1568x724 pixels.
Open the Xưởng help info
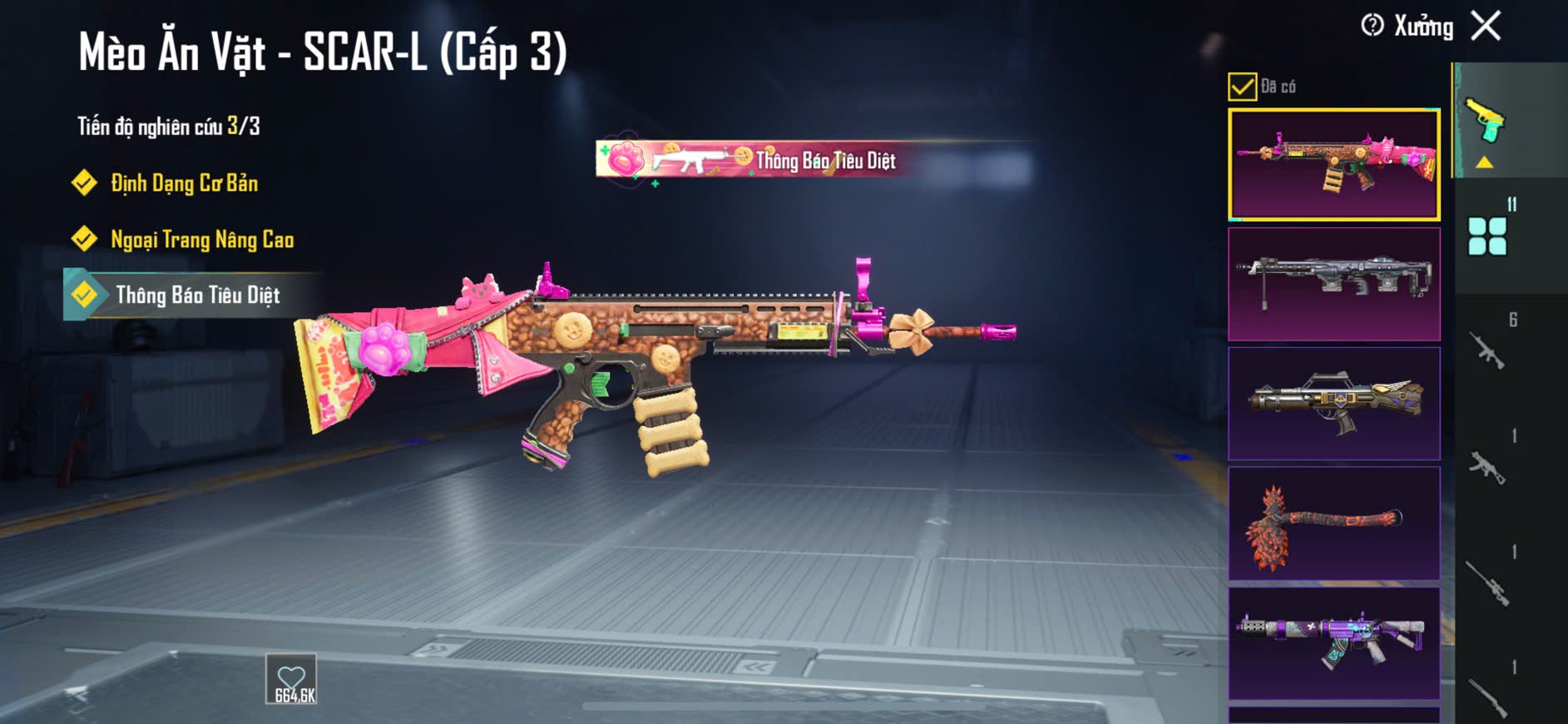pos(1373,26)
